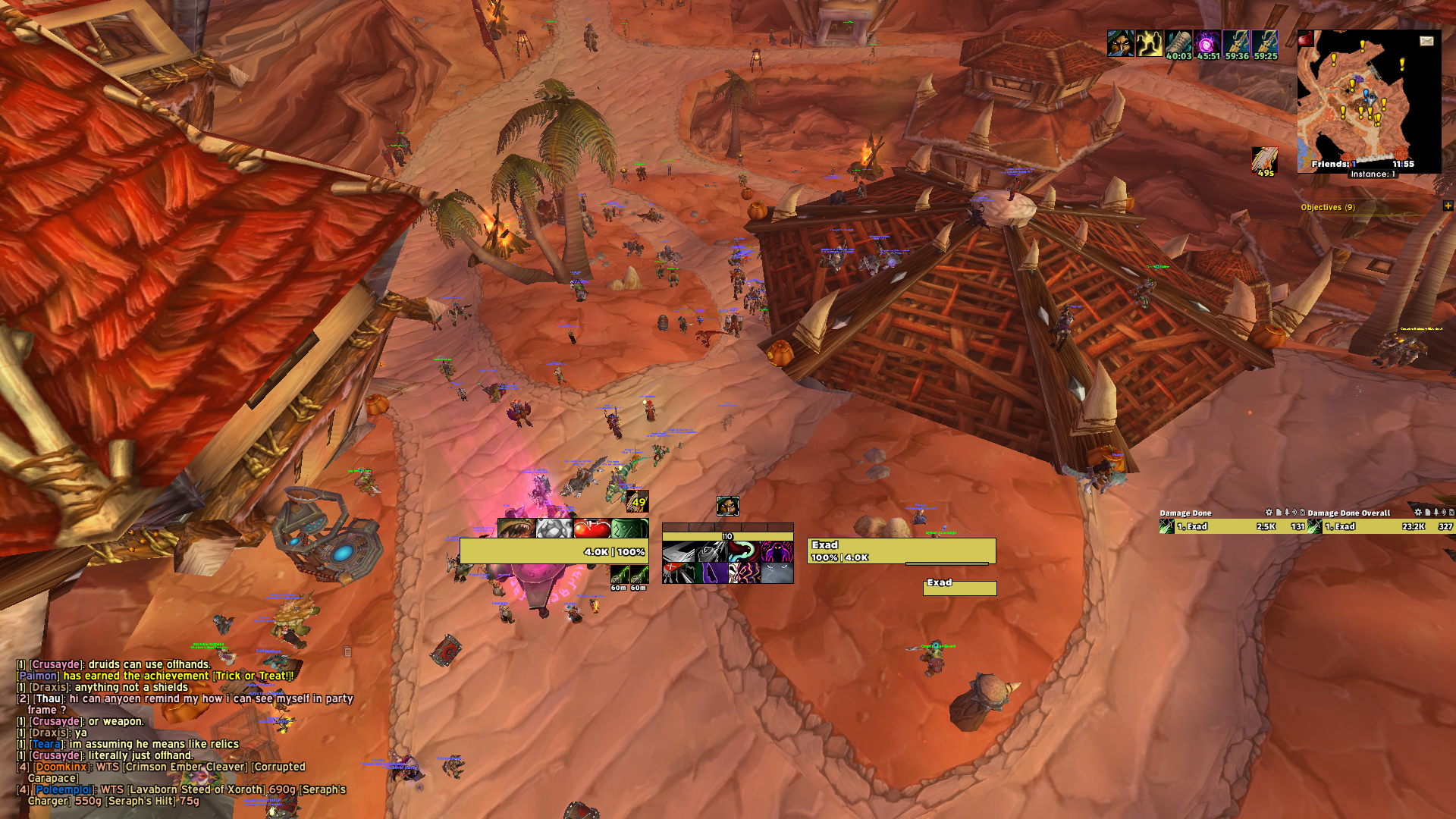Screen dimensions: 1456x819
Task: Click the red apple buff icon
Action: [x=591, y=529]
